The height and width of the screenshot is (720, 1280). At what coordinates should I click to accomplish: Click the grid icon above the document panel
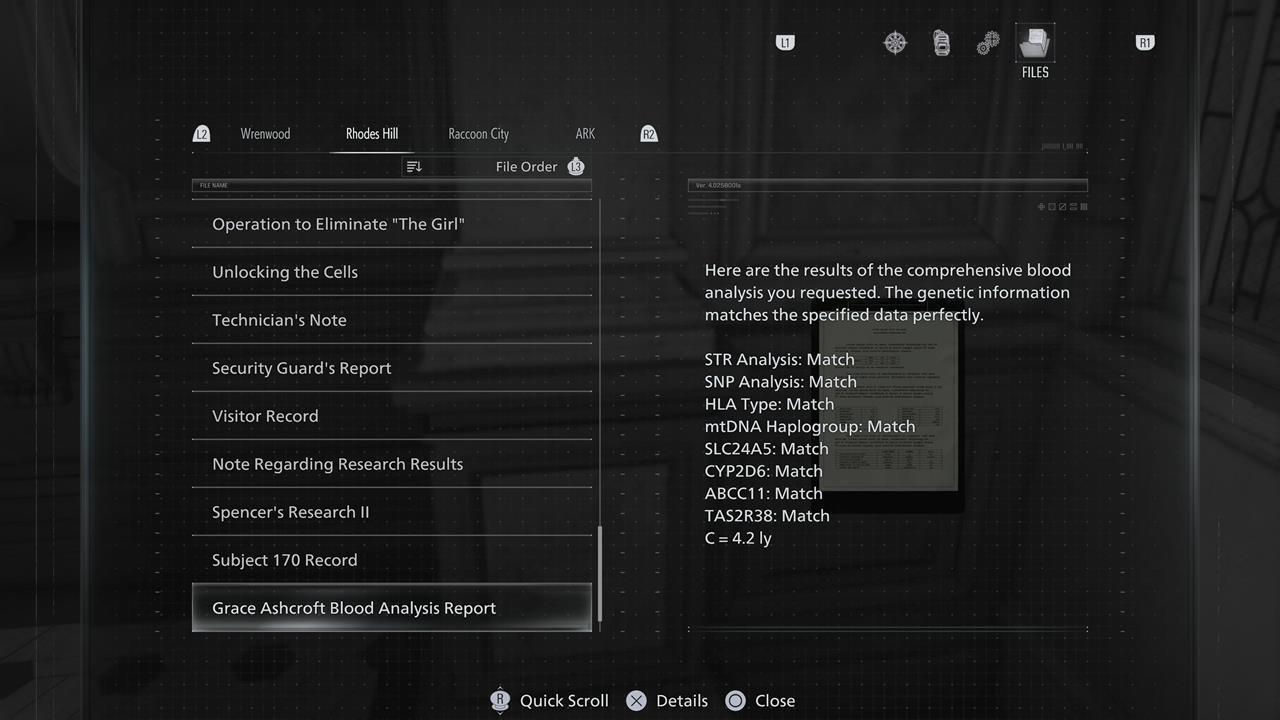click(1084, 206)
